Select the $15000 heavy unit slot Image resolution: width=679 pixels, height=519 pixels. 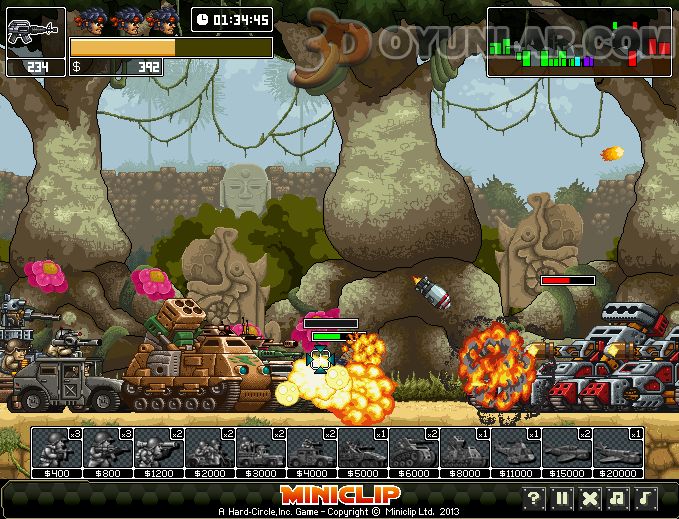(567, 449)
